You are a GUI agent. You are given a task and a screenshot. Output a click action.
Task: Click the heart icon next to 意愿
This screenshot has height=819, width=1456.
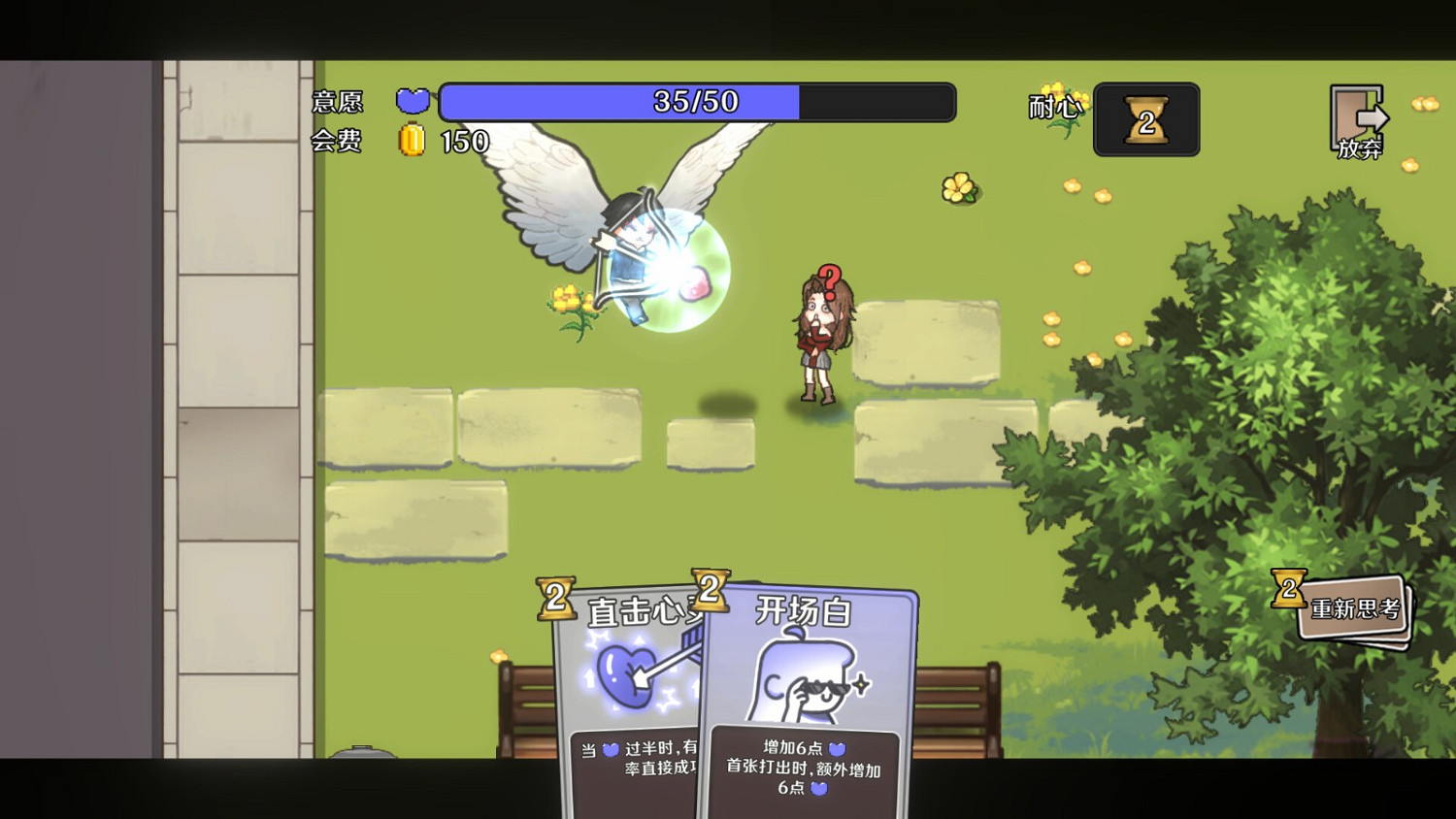point(413,100)
